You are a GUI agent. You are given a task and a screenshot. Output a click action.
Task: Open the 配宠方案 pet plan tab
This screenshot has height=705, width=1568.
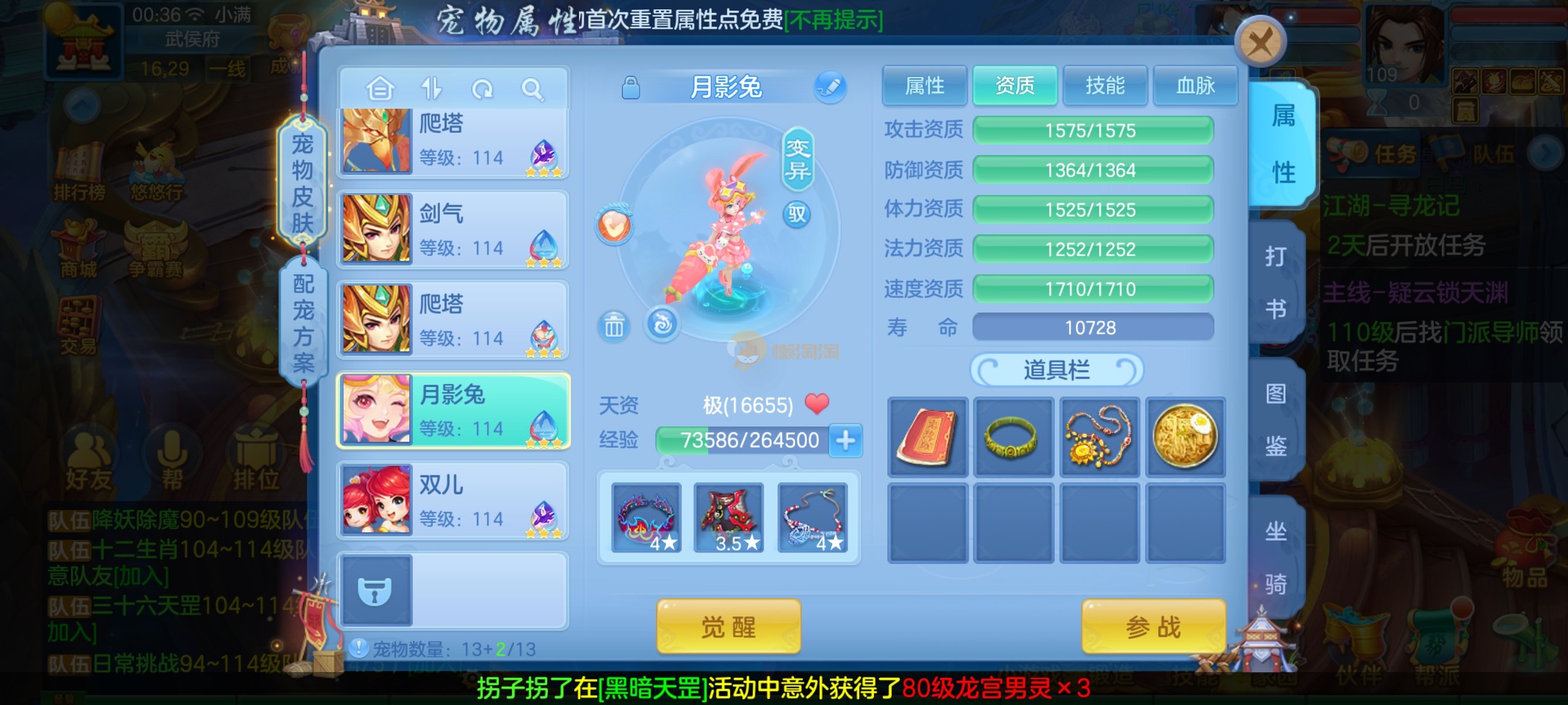(302, 323)
